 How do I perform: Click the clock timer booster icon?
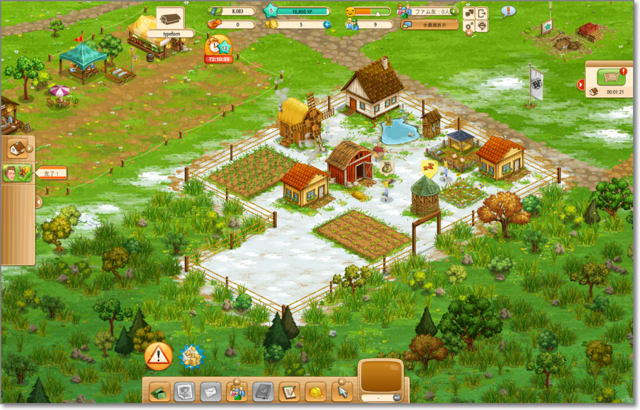point(217,45)
